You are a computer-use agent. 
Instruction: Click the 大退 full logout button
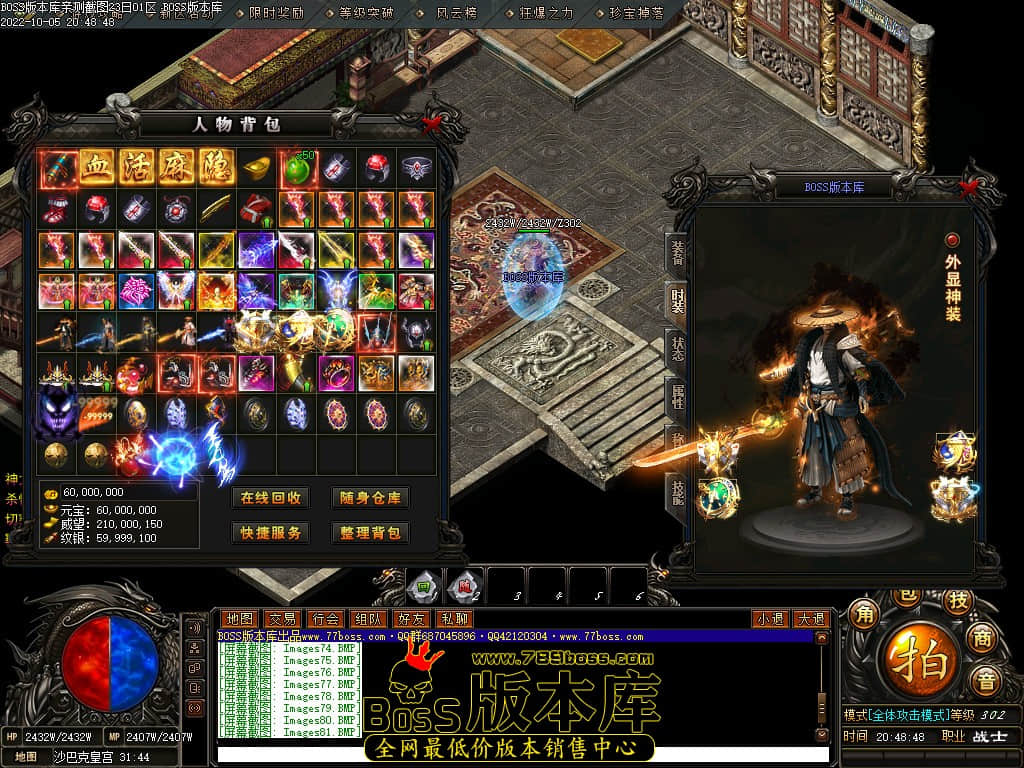pyautogui.click(x=811, y=620)
